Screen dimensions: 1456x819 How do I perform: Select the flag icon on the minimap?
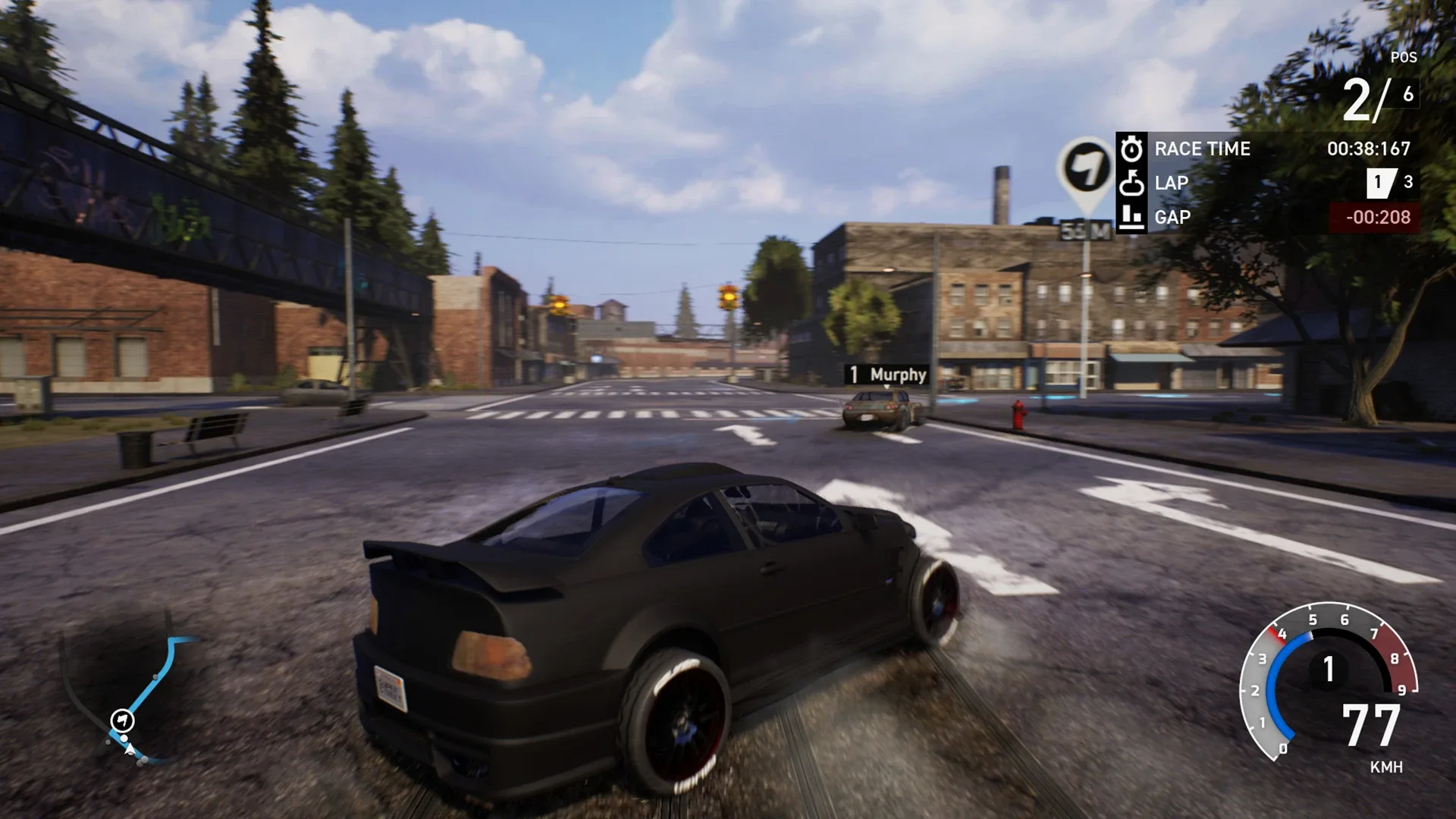click(x=121, y=720)
